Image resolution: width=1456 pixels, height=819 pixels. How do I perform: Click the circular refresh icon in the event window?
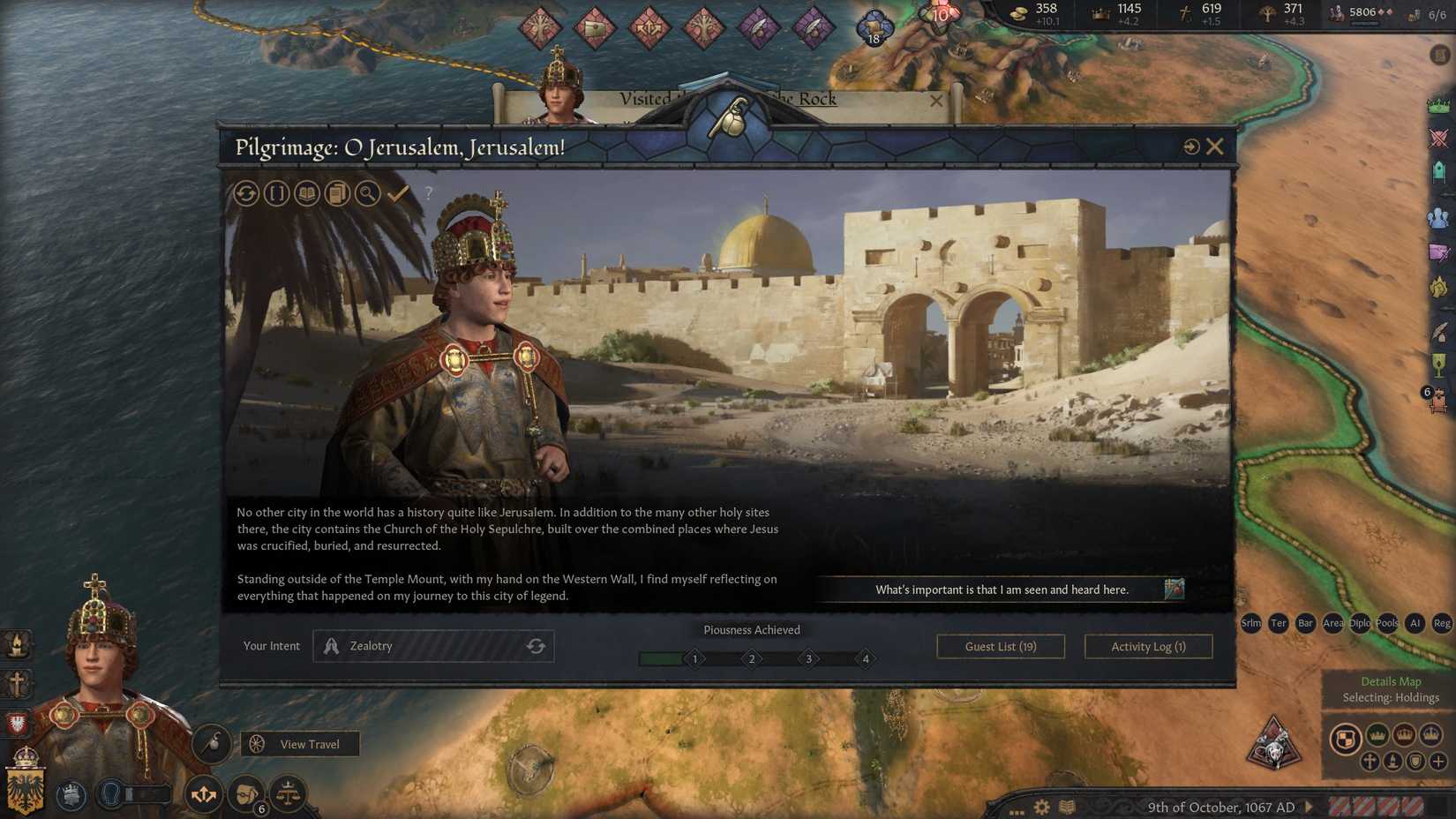(246, 193)
